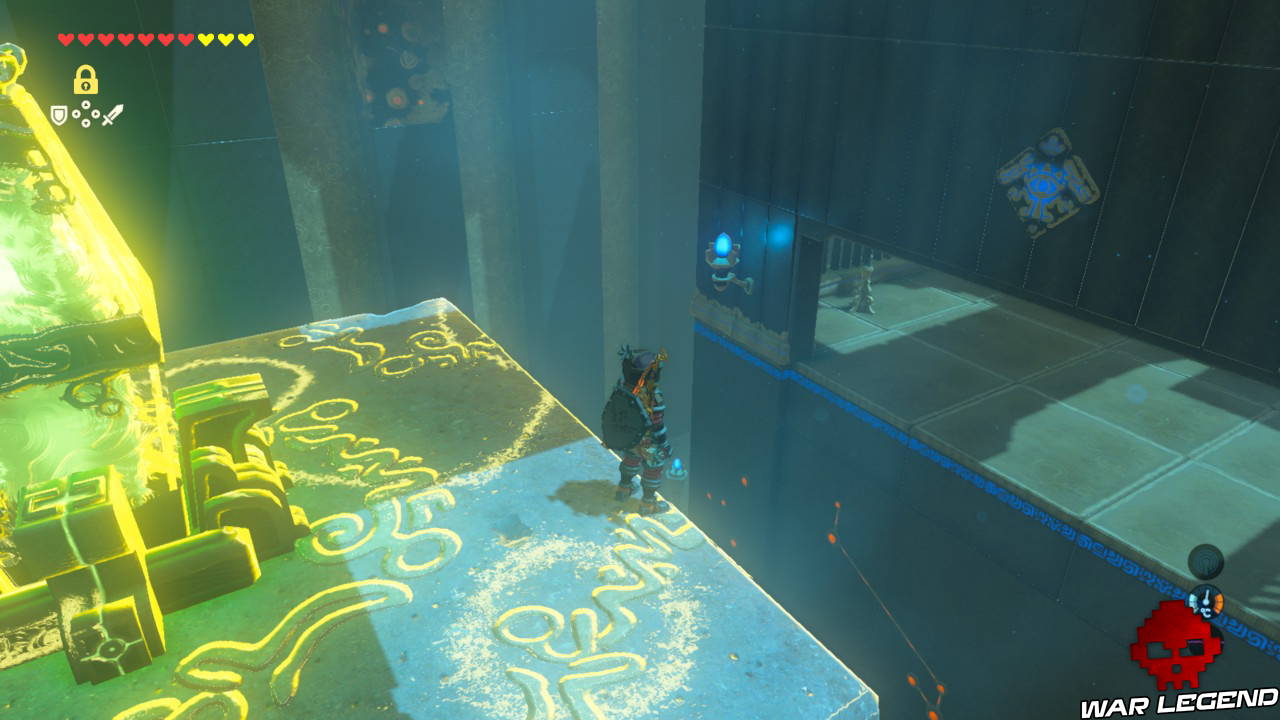The width and height of the screenshot is (1280, 720).
Task: Select the first red heart icon
Action: (66, 39)
